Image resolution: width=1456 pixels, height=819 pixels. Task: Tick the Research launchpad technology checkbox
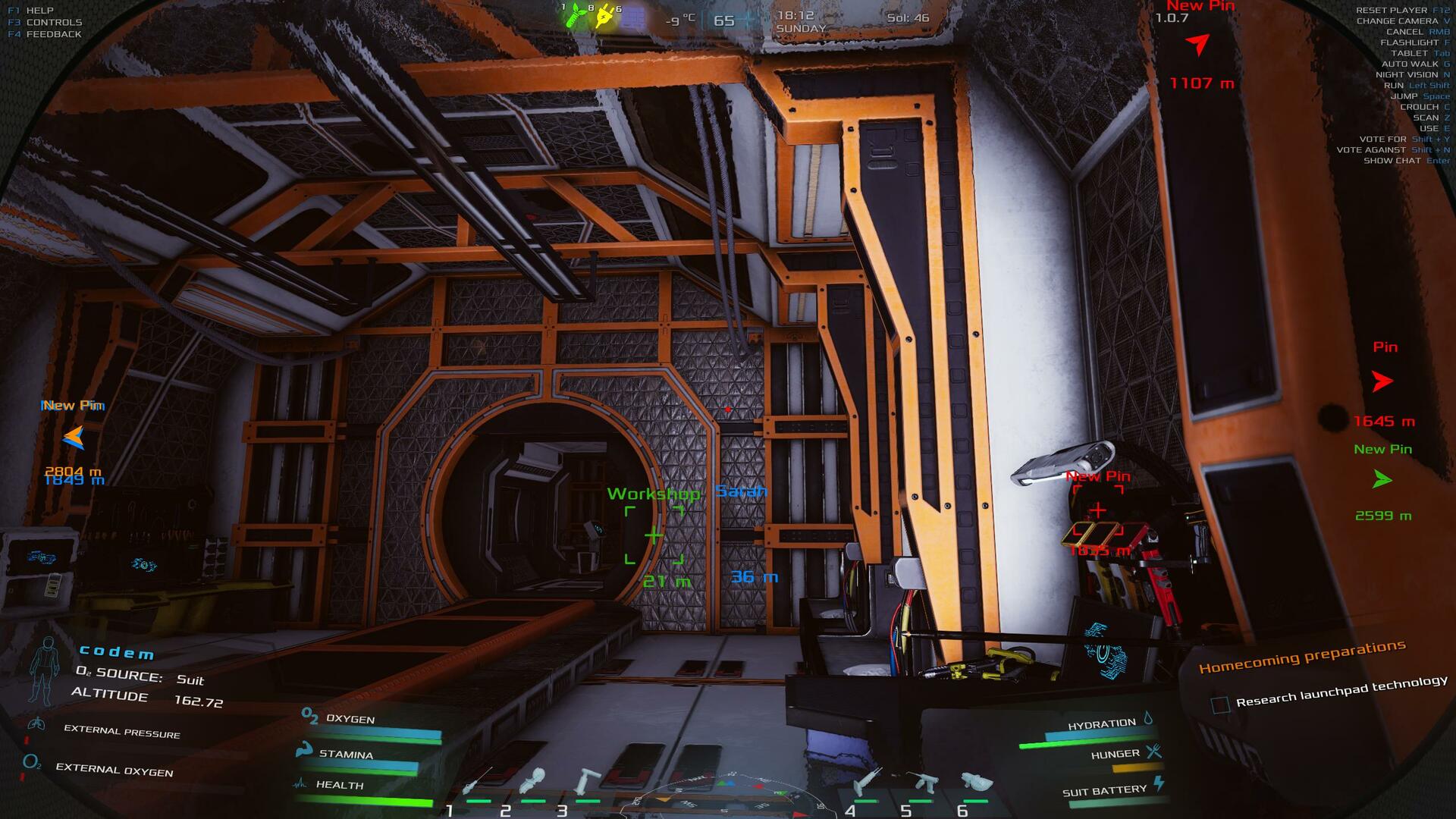(1220, 704)
